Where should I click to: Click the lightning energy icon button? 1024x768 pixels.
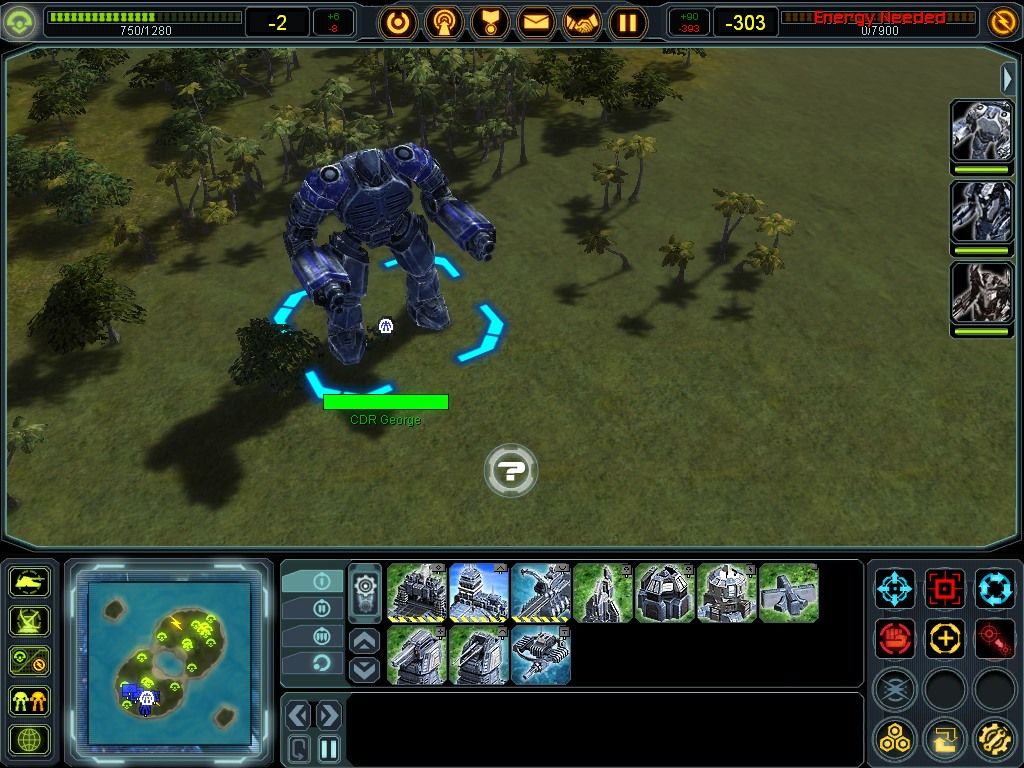[x=1001, y=21]
